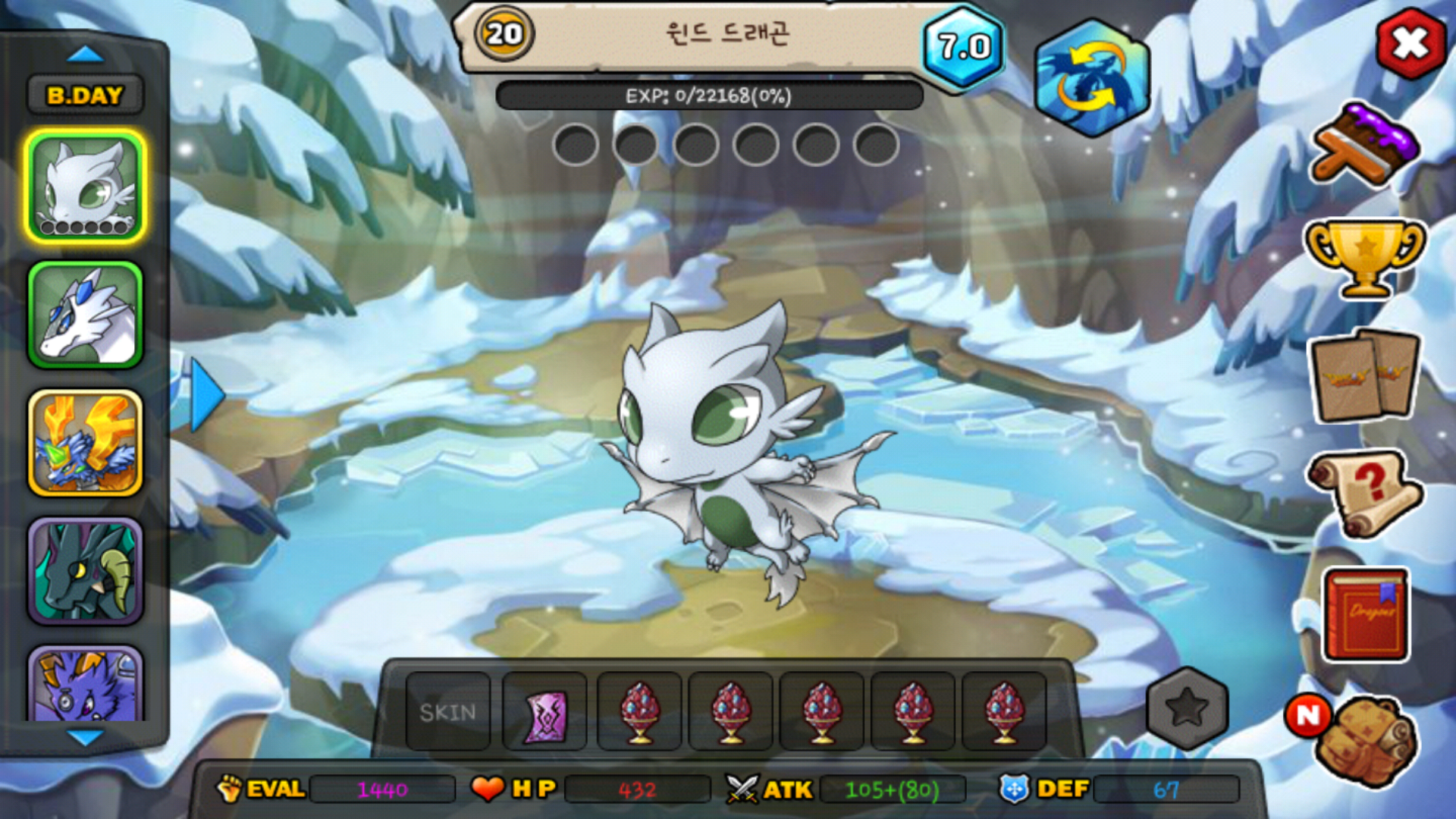1456x819 pixels.
Task: Close the dragon screen with red X
Action: click(x=1410, y=43)
